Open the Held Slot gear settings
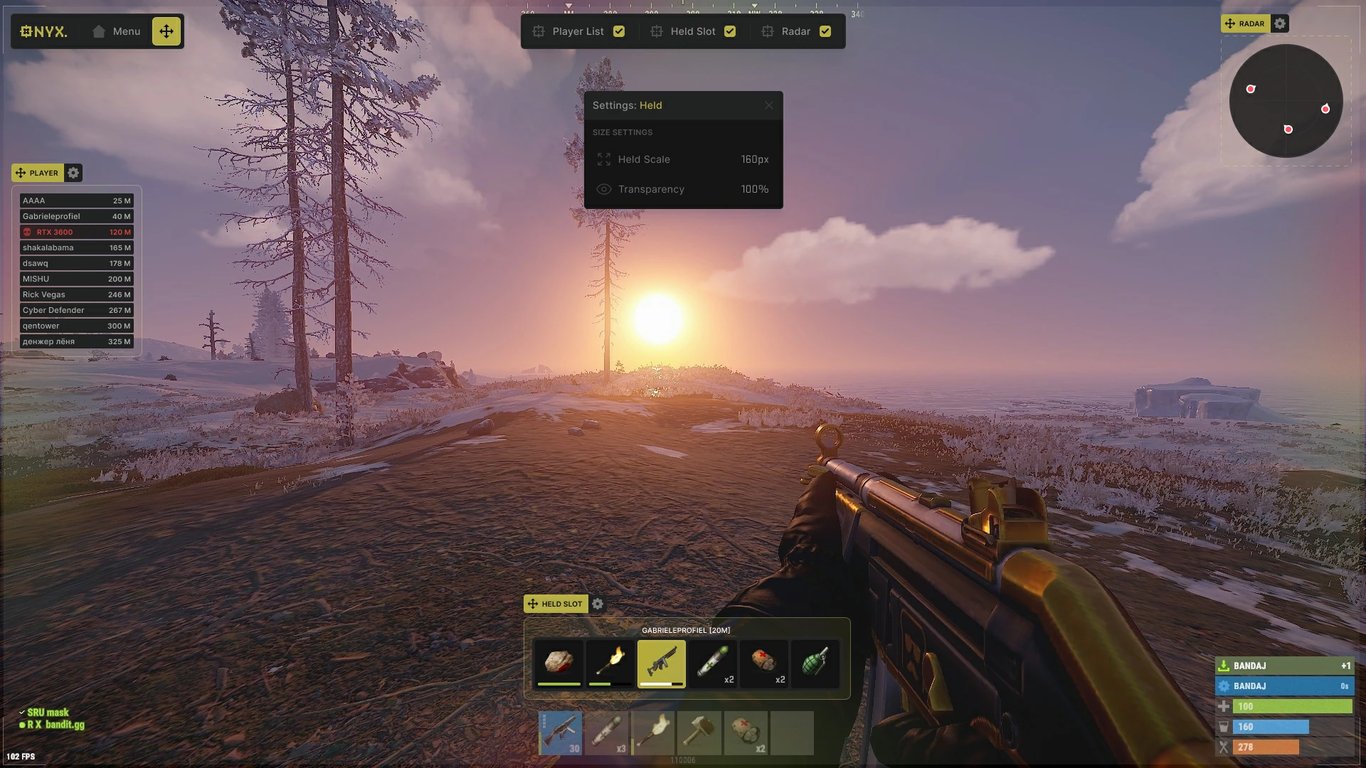The height and width of the screenshot is (768, 1366). (x=598, y=604)
